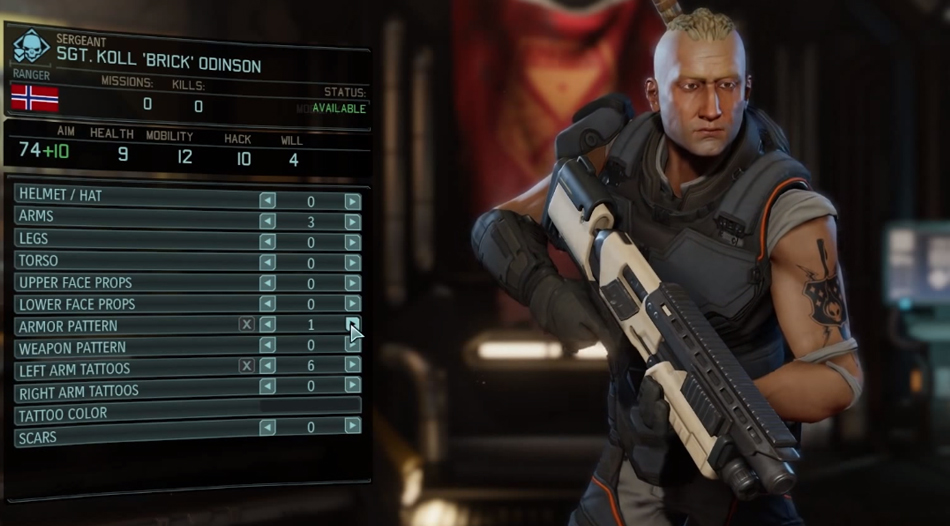Image resolution: width=950 pixels, height=526 pixels.
Task: Click the soldier name Koll 'Brick' Odinson
Action: tap(158, 66)
